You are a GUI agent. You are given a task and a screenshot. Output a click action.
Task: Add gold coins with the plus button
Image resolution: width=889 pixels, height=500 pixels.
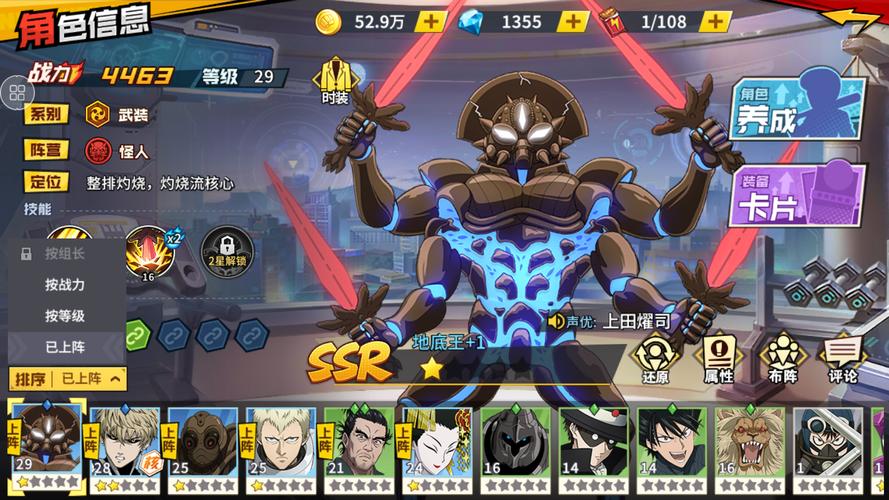[428, 21]
